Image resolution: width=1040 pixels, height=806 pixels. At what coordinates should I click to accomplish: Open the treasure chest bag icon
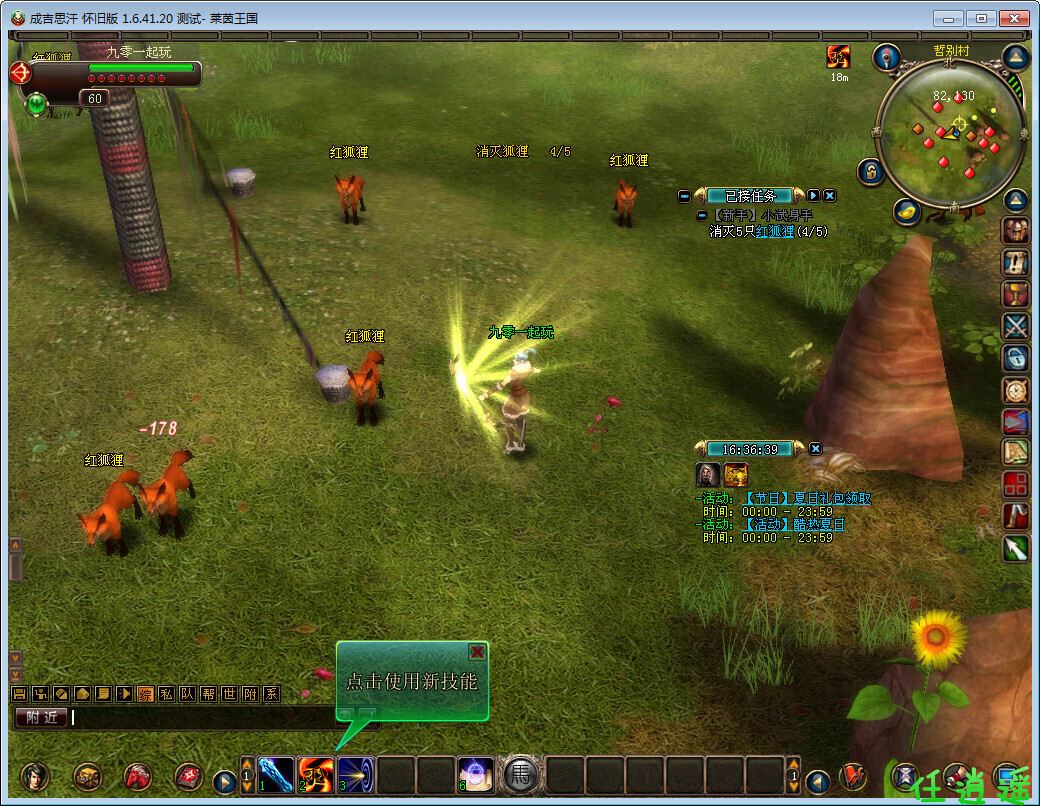click(88, 776)
